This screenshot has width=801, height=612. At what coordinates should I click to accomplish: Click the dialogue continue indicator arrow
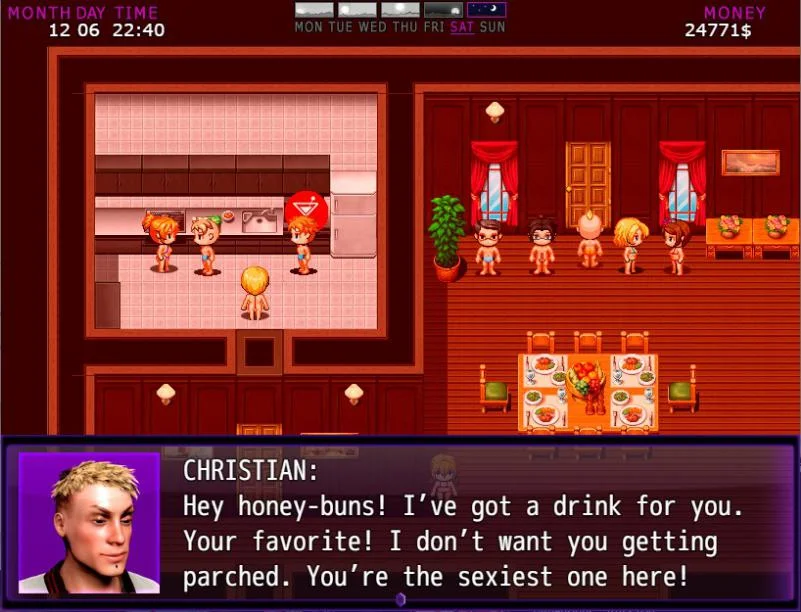pyautogui.click(x=400, y=600)
